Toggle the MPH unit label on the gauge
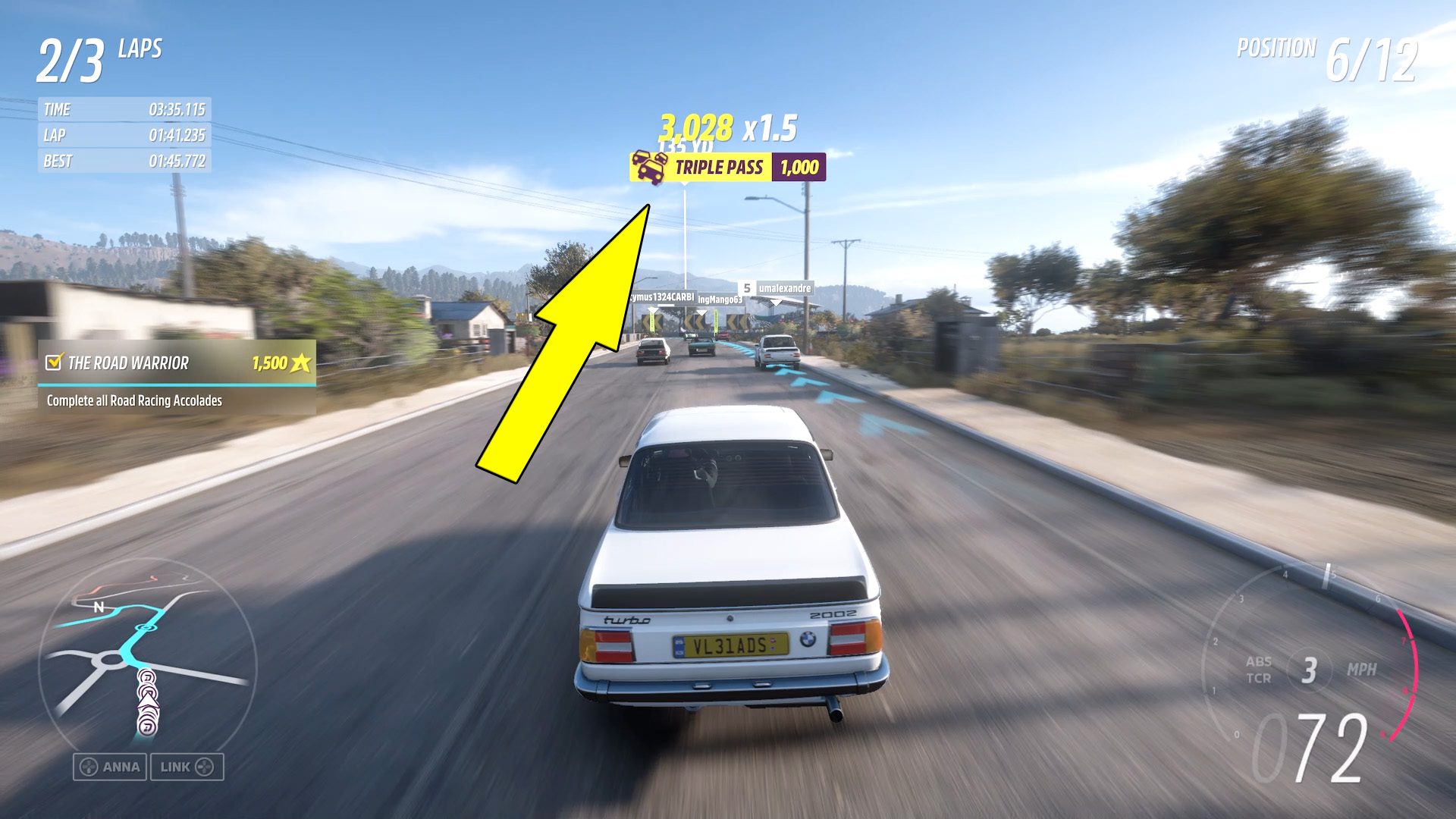The height and width of the screenshot is (819, 1456). point(1362,669)
